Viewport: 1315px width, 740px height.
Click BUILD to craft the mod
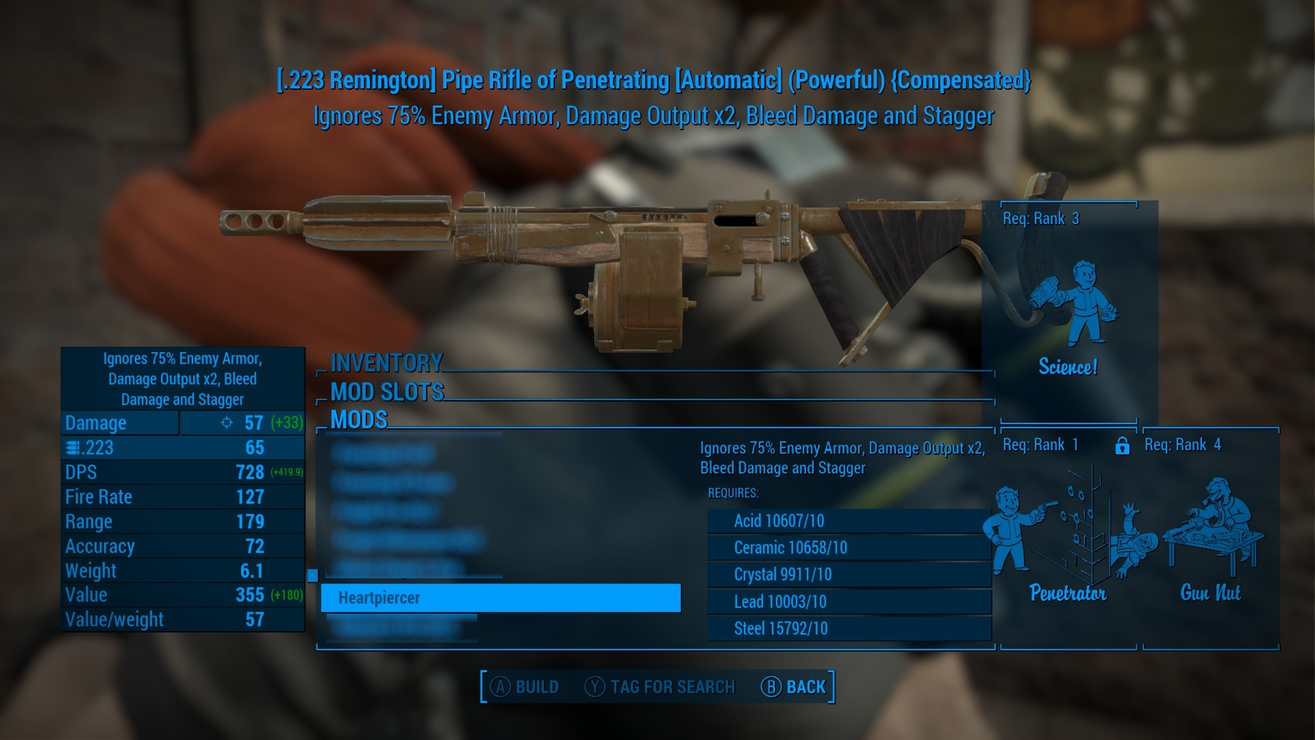(x=525, y=687)
